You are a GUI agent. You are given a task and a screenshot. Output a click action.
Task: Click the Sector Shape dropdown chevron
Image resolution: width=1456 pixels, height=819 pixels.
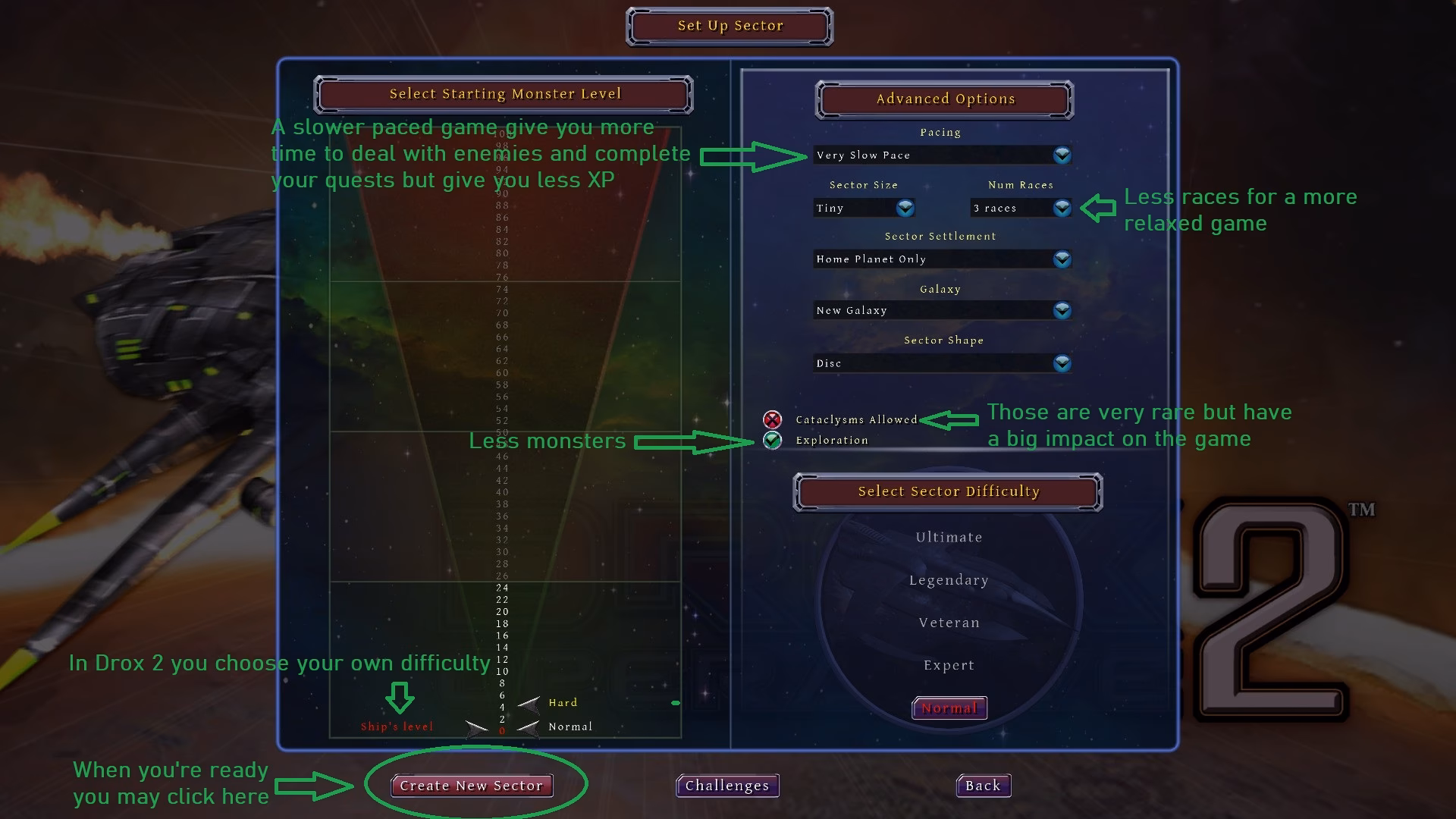1062,363
